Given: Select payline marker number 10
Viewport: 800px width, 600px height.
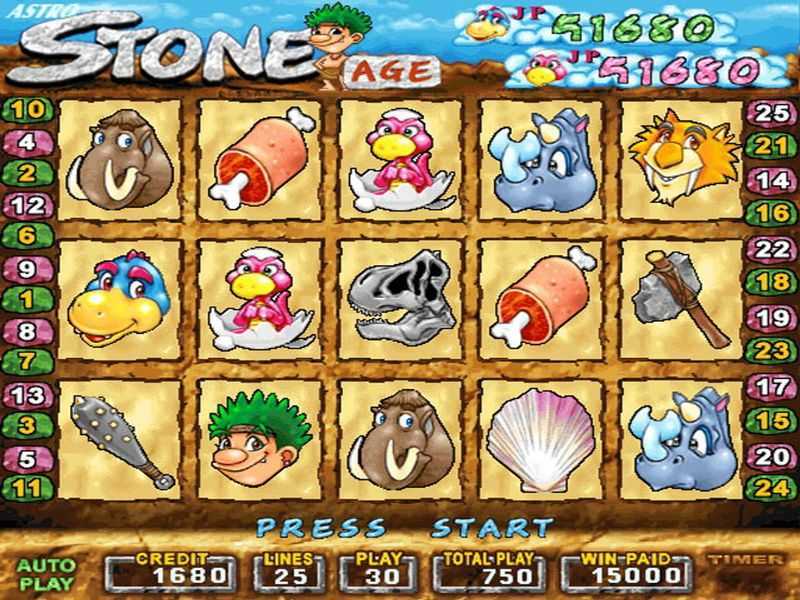Looking at the screenshot, I should point(28,110).
